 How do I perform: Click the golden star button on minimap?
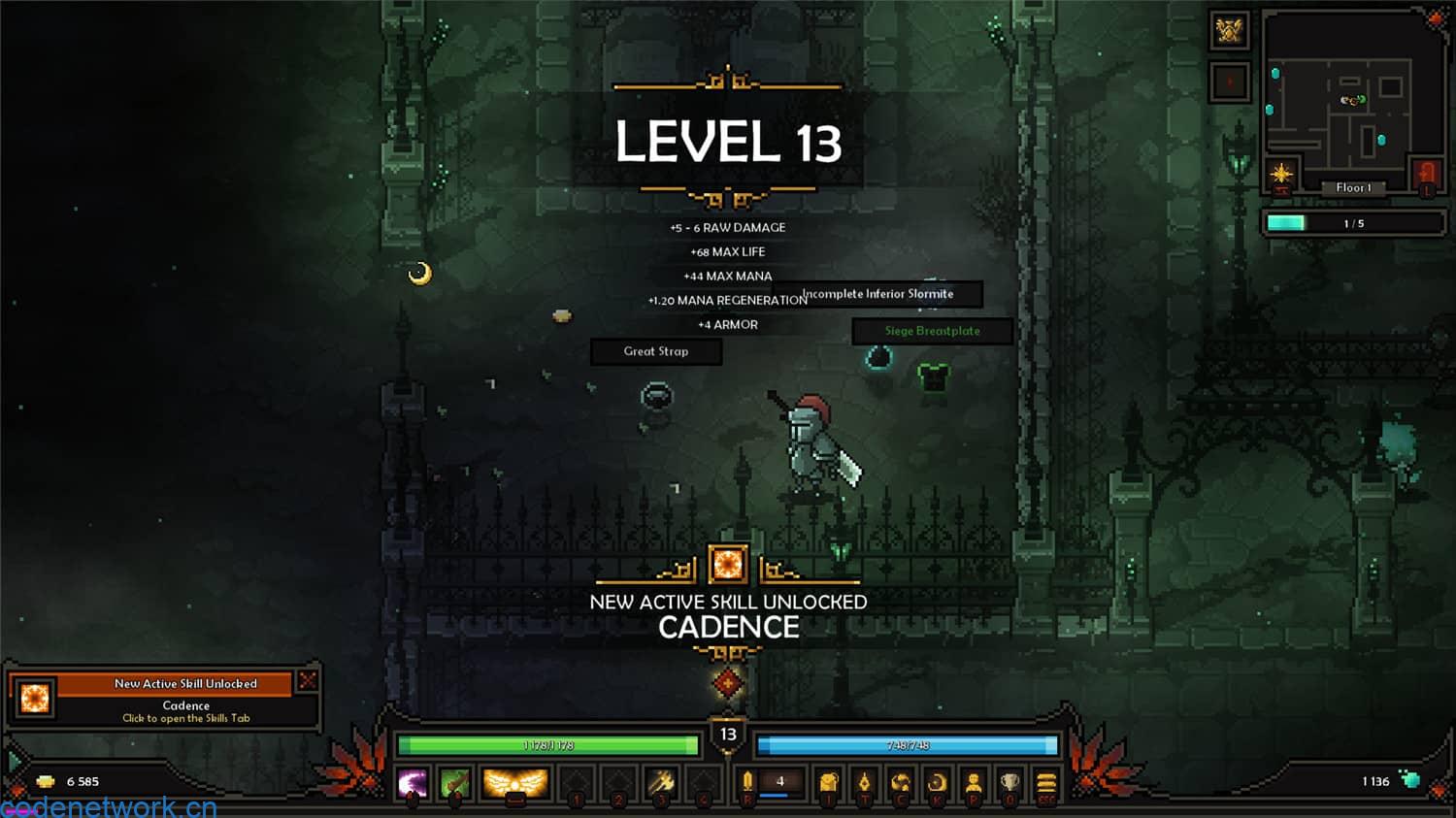click(1281, 175)
